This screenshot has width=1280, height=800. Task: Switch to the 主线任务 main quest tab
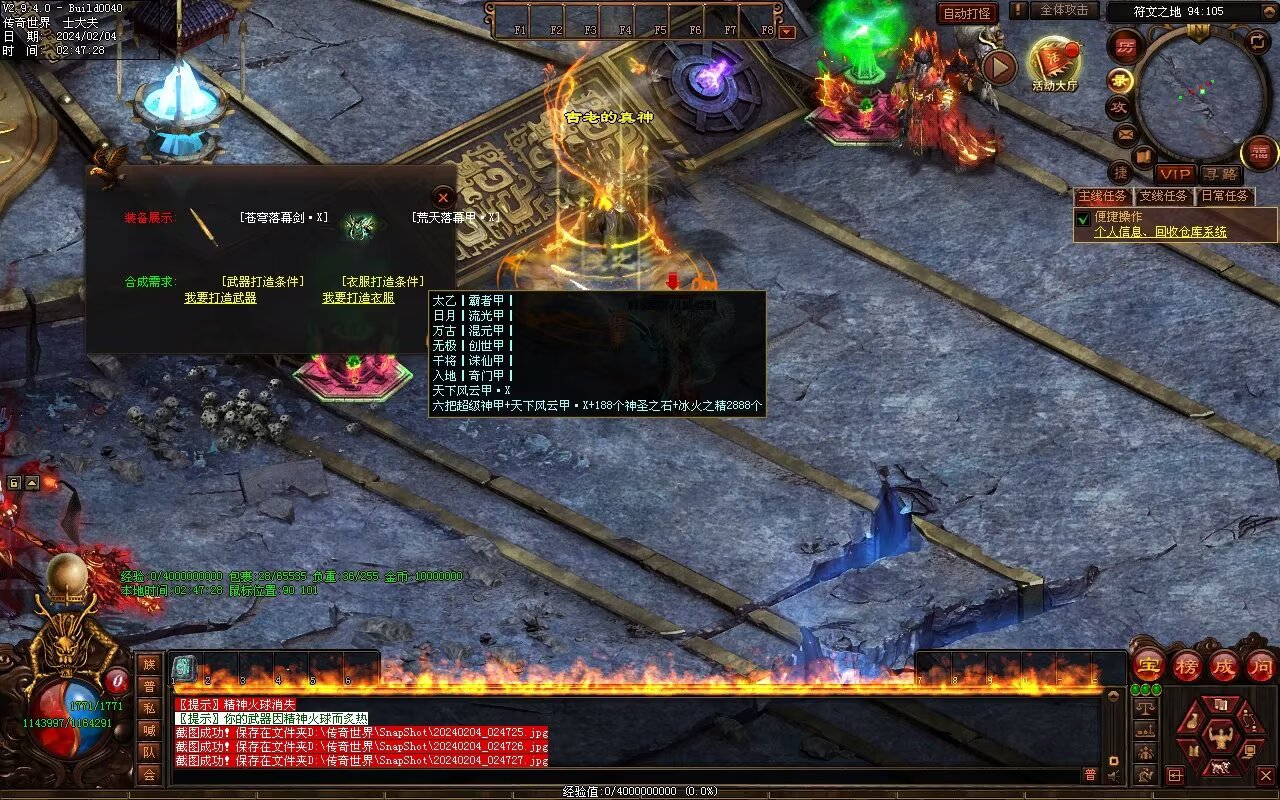tap(1102, 196)
